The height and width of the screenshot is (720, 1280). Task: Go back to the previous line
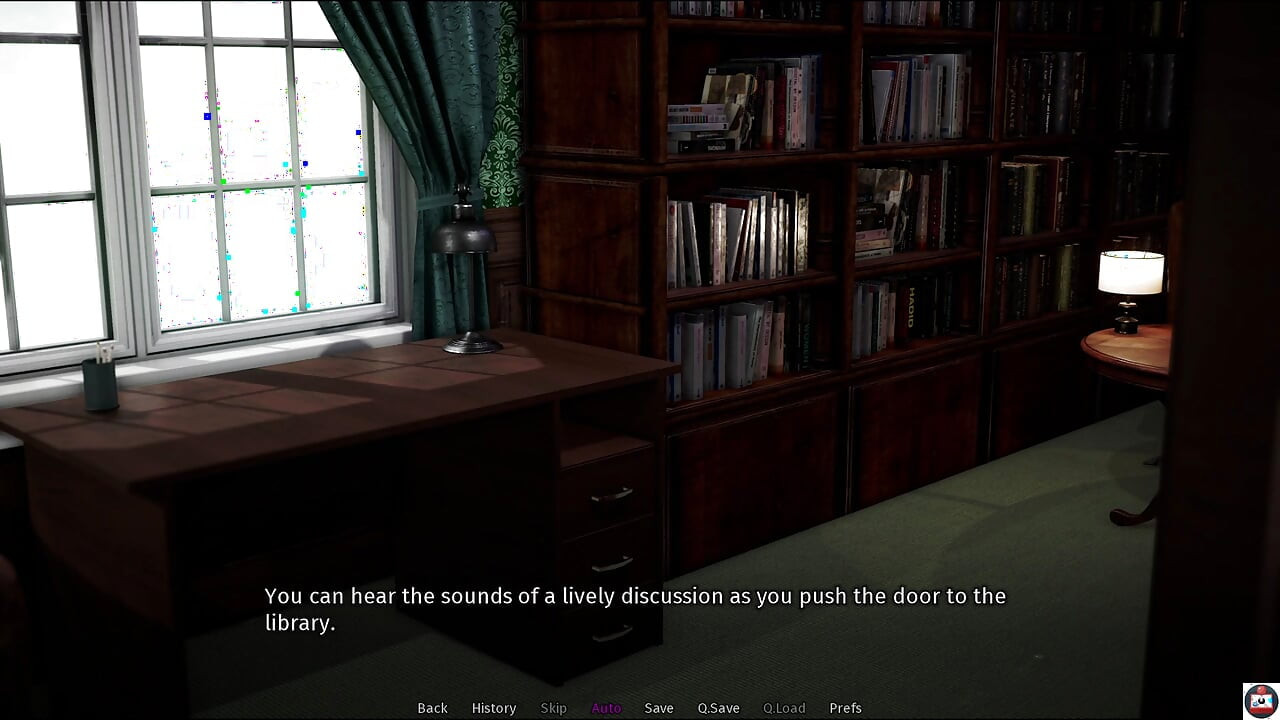(432, 708)
